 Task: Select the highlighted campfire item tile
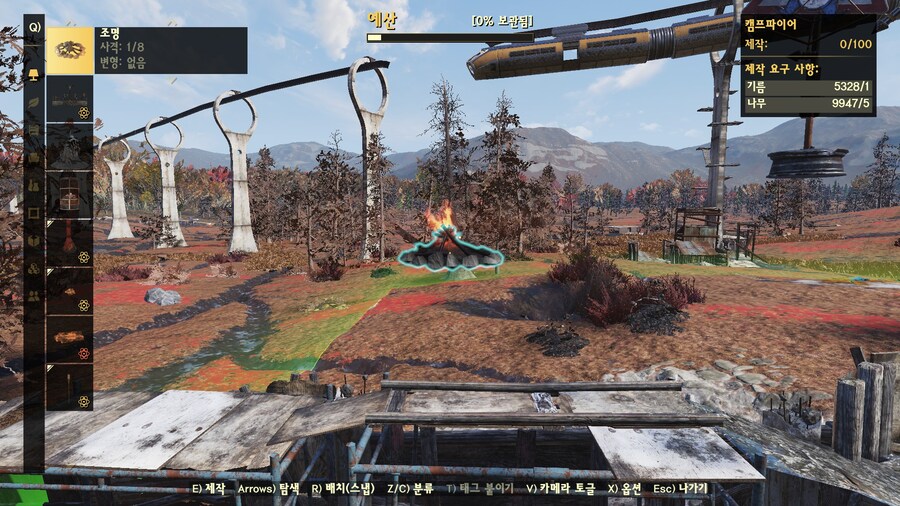(x=69, y=49)
